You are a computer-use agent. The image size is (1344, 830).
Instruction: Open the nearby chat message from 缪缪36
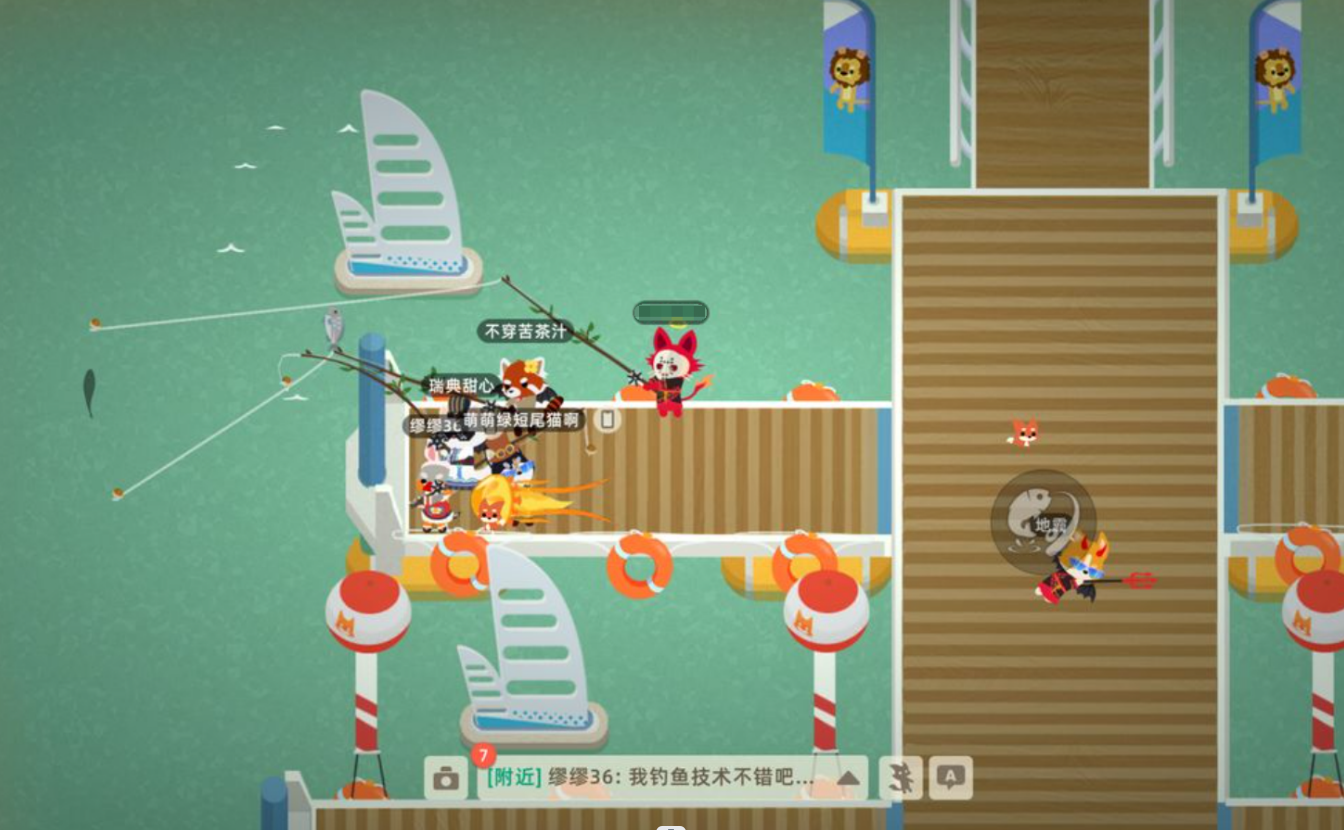point(650,778)
